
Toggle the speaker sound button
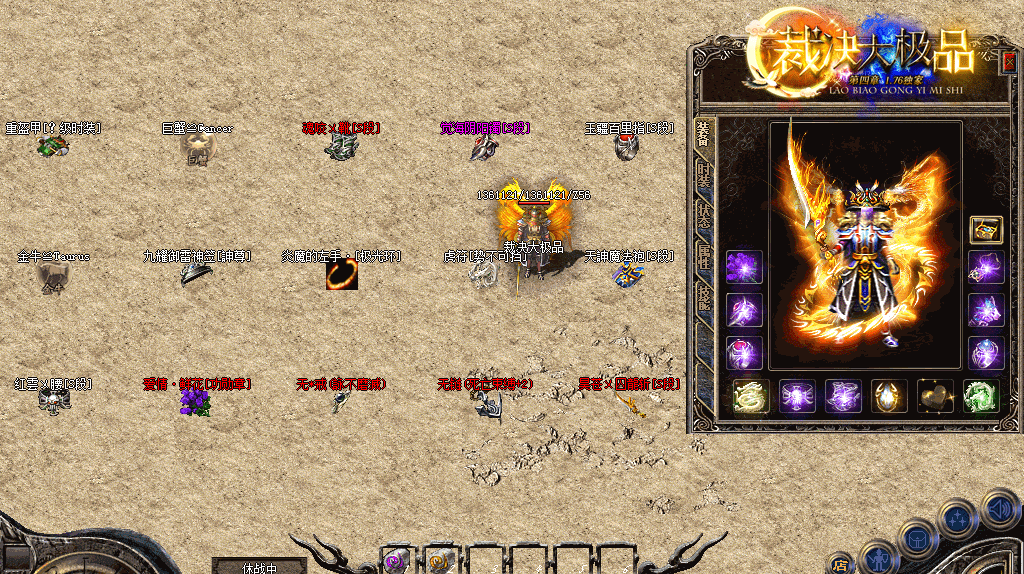[999, 509]
